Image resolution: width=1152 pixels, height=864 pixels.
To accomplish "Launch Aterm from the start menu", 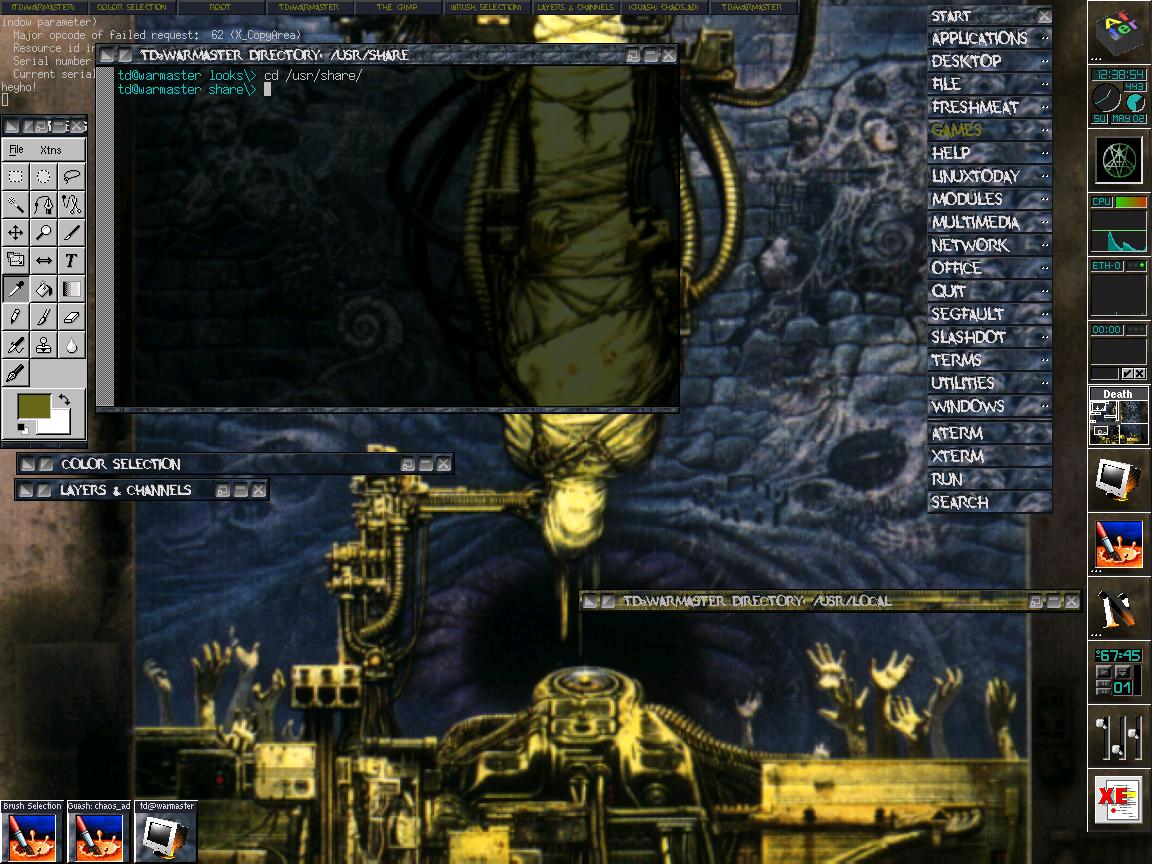I will point(957,433).
